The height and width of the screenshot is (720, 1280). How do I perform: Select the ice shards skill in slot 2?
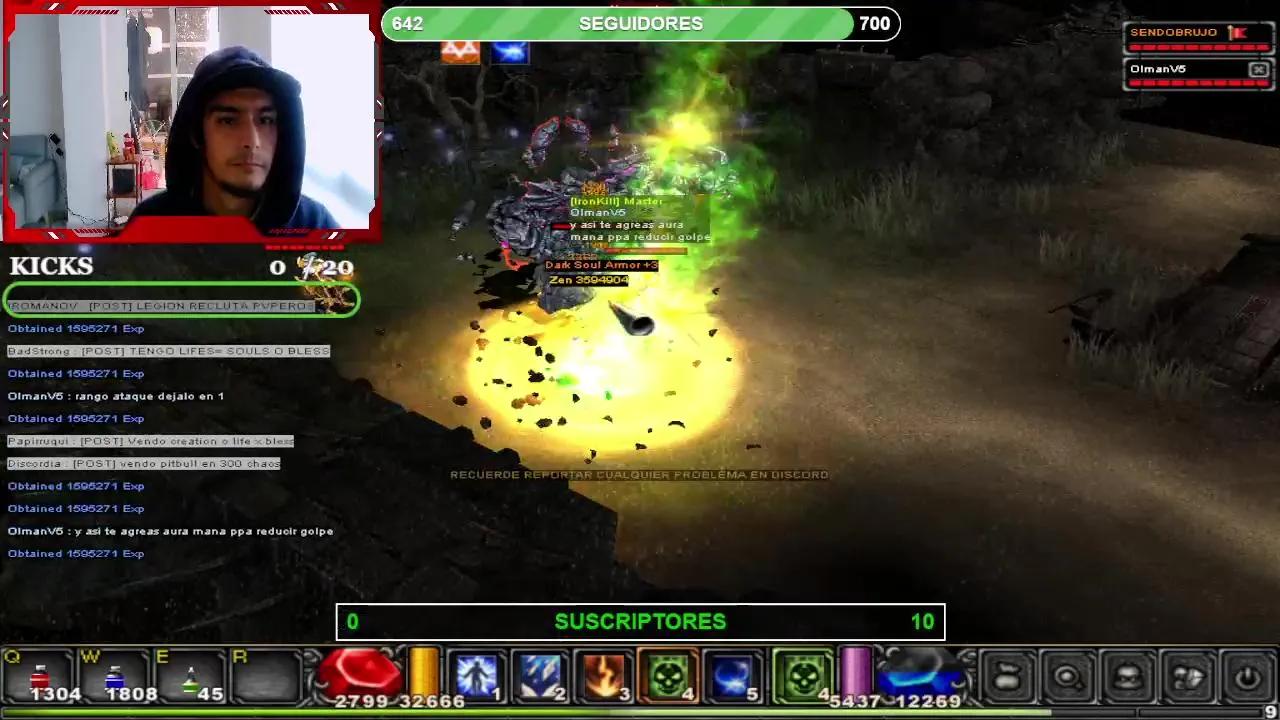pos(542,675)
